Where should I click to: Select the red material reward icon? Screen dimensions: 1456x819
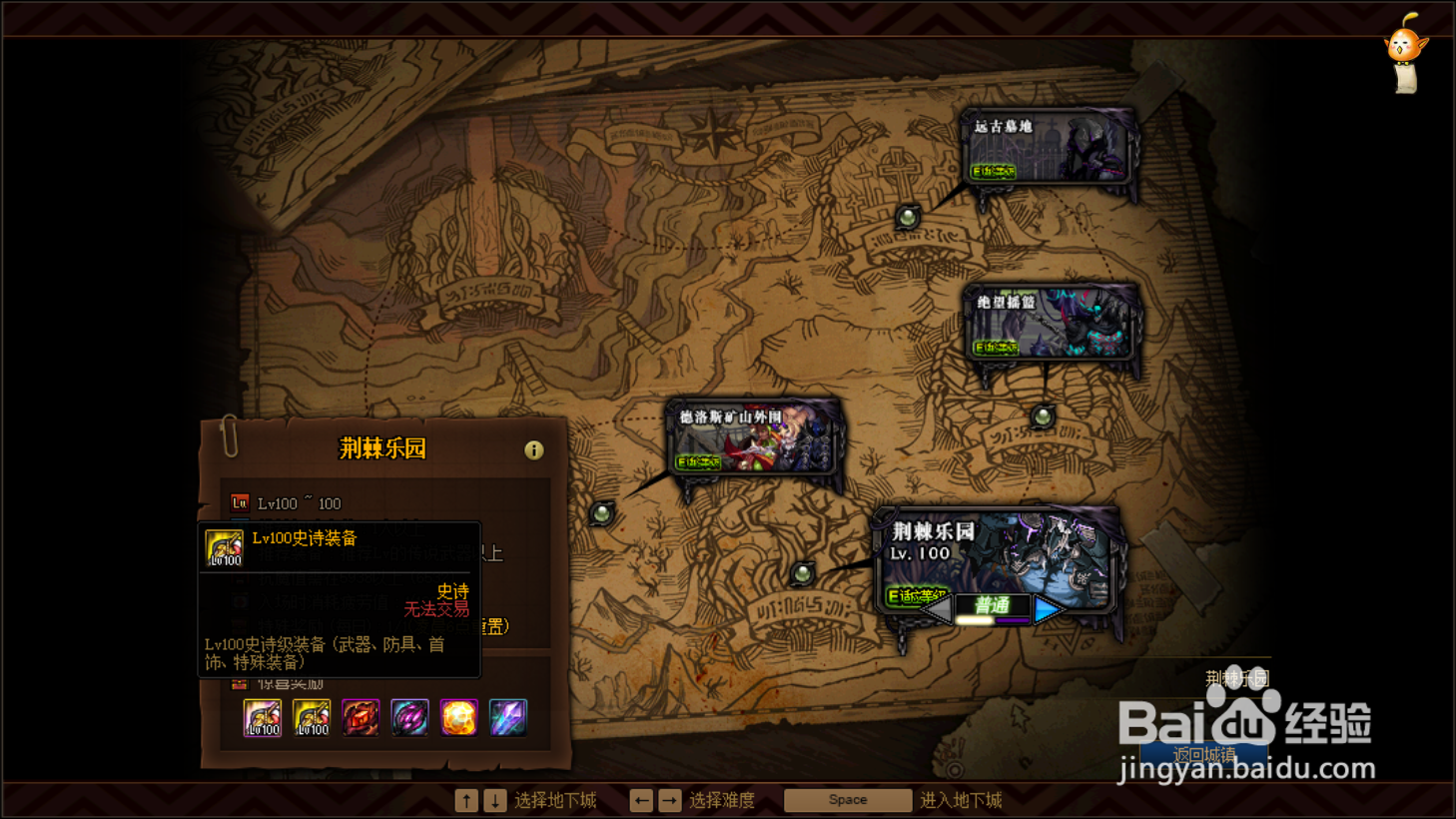(360, 717)
